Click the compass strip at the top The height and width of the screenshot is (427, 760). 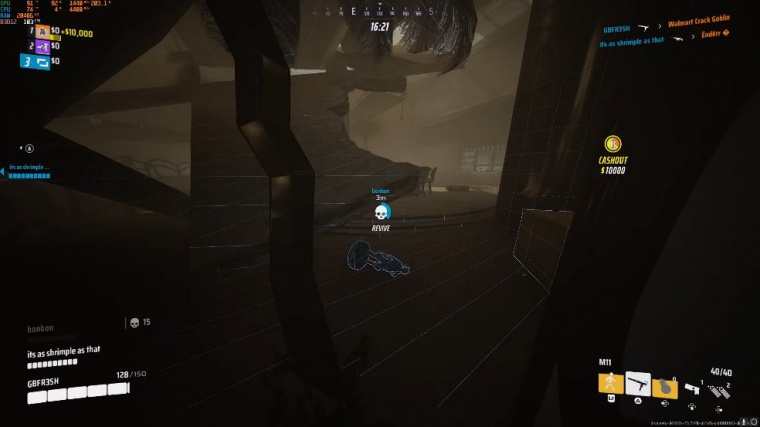pos(380,12)
